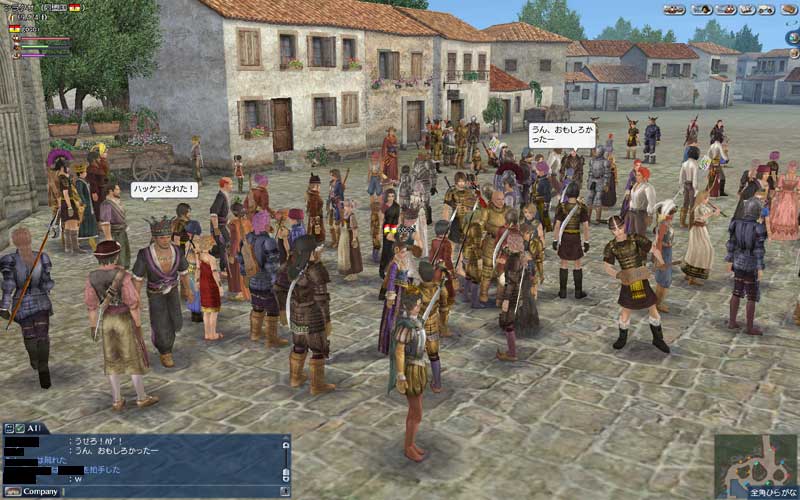Image resolution: width=800 pixels, height=500 pixels.
Task: Open the rightmost top menu icon
Action: coord(788,9)
